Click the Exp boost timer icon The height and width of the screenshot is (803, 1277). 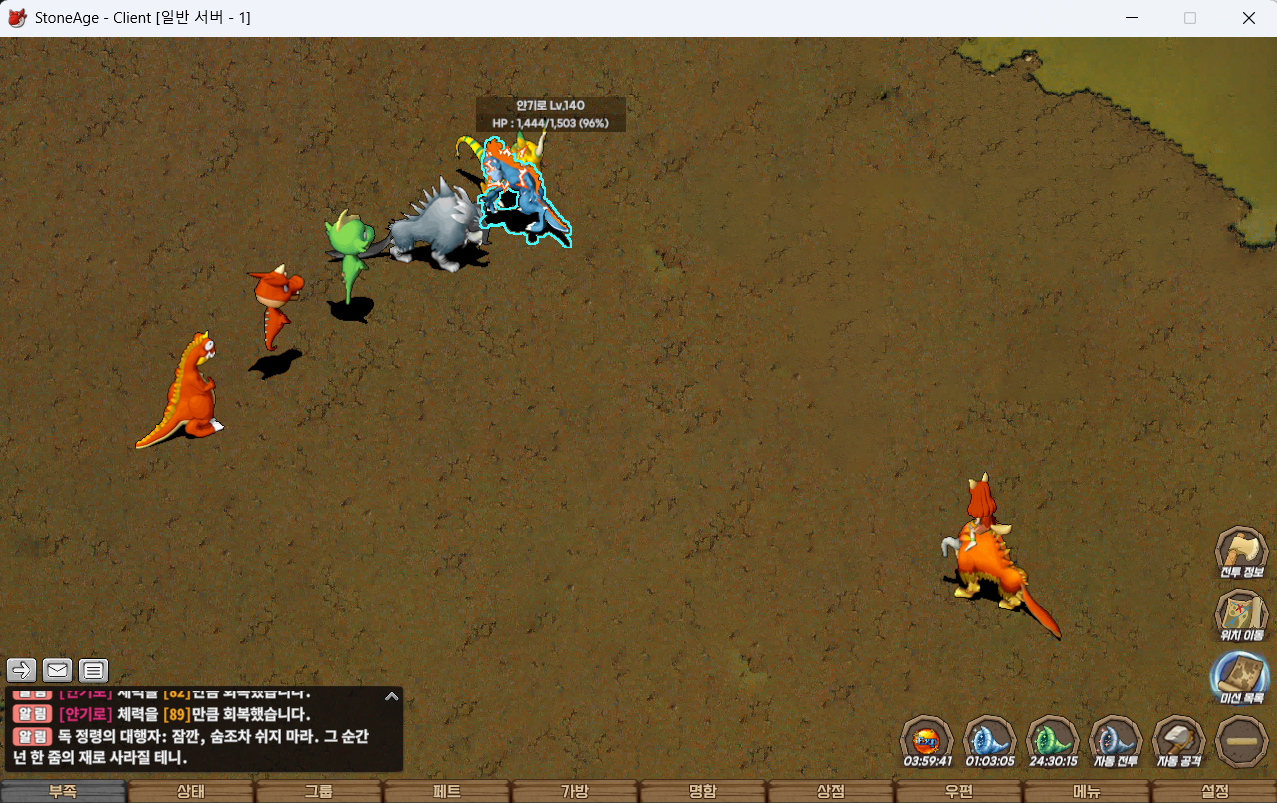point(926,739)
